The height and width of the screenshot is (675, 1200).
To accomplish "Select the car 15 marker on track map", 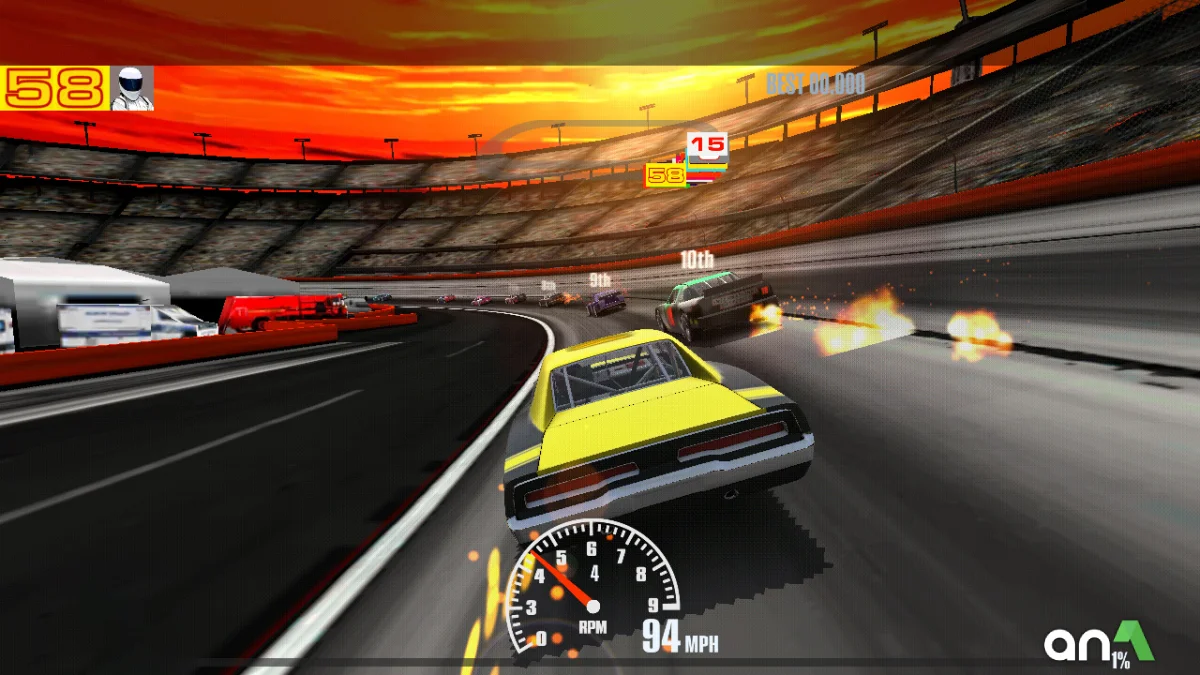I will pyautogui.click(x=708, y=146).
